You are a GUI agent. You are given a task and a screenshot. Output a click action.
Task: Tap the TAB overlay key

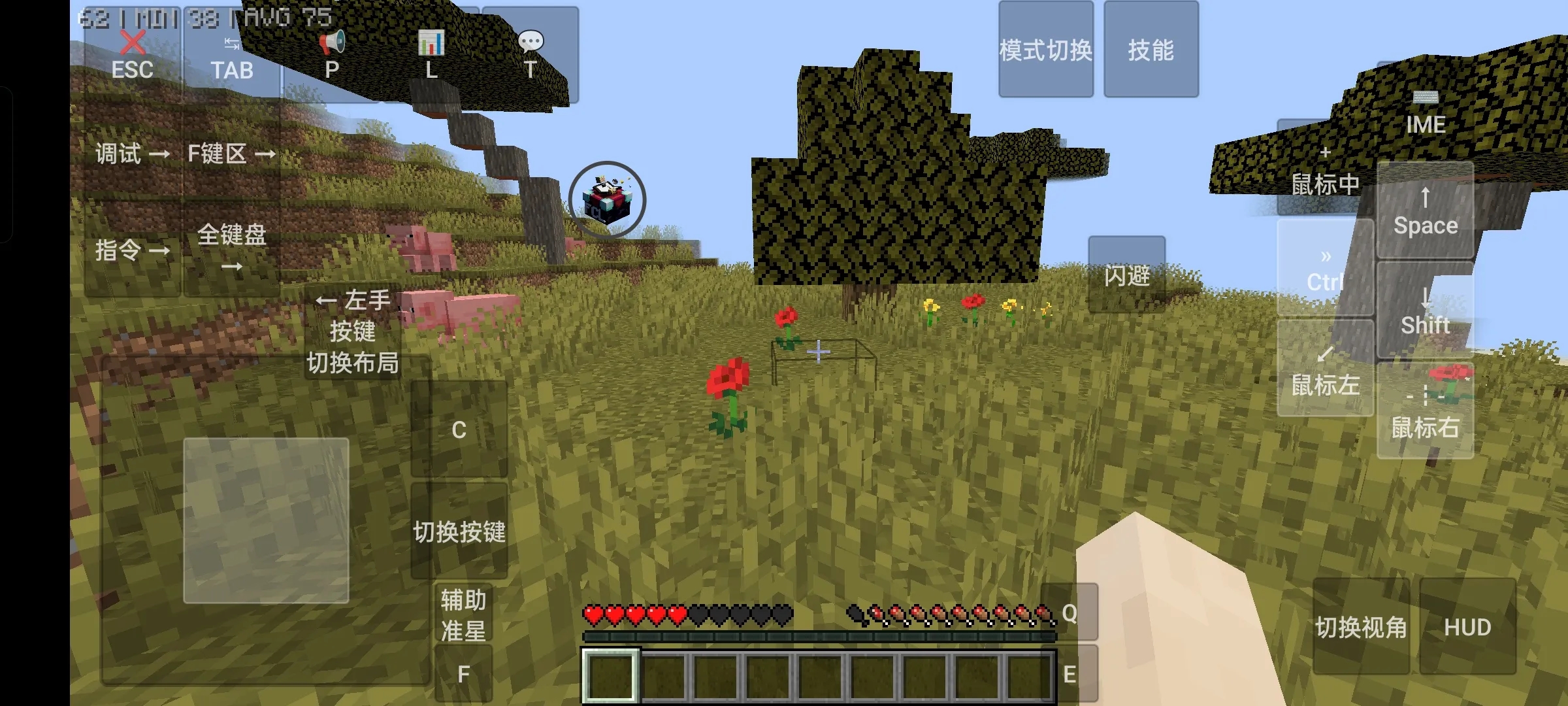click(232, 57)
